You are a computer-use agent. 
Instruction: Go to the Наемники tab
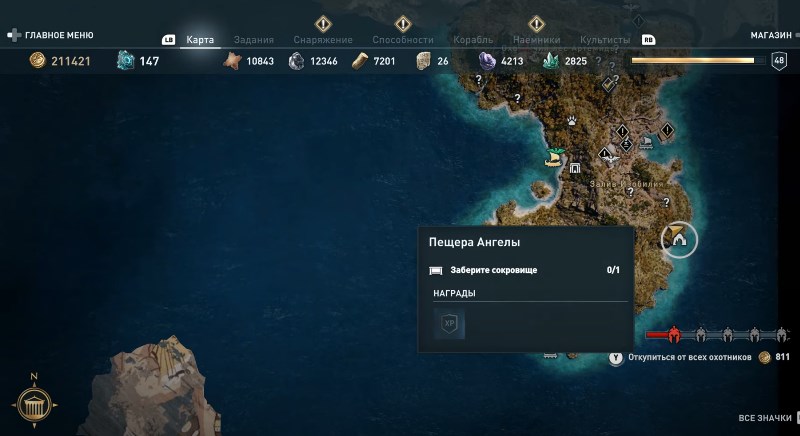coord(536,40)
